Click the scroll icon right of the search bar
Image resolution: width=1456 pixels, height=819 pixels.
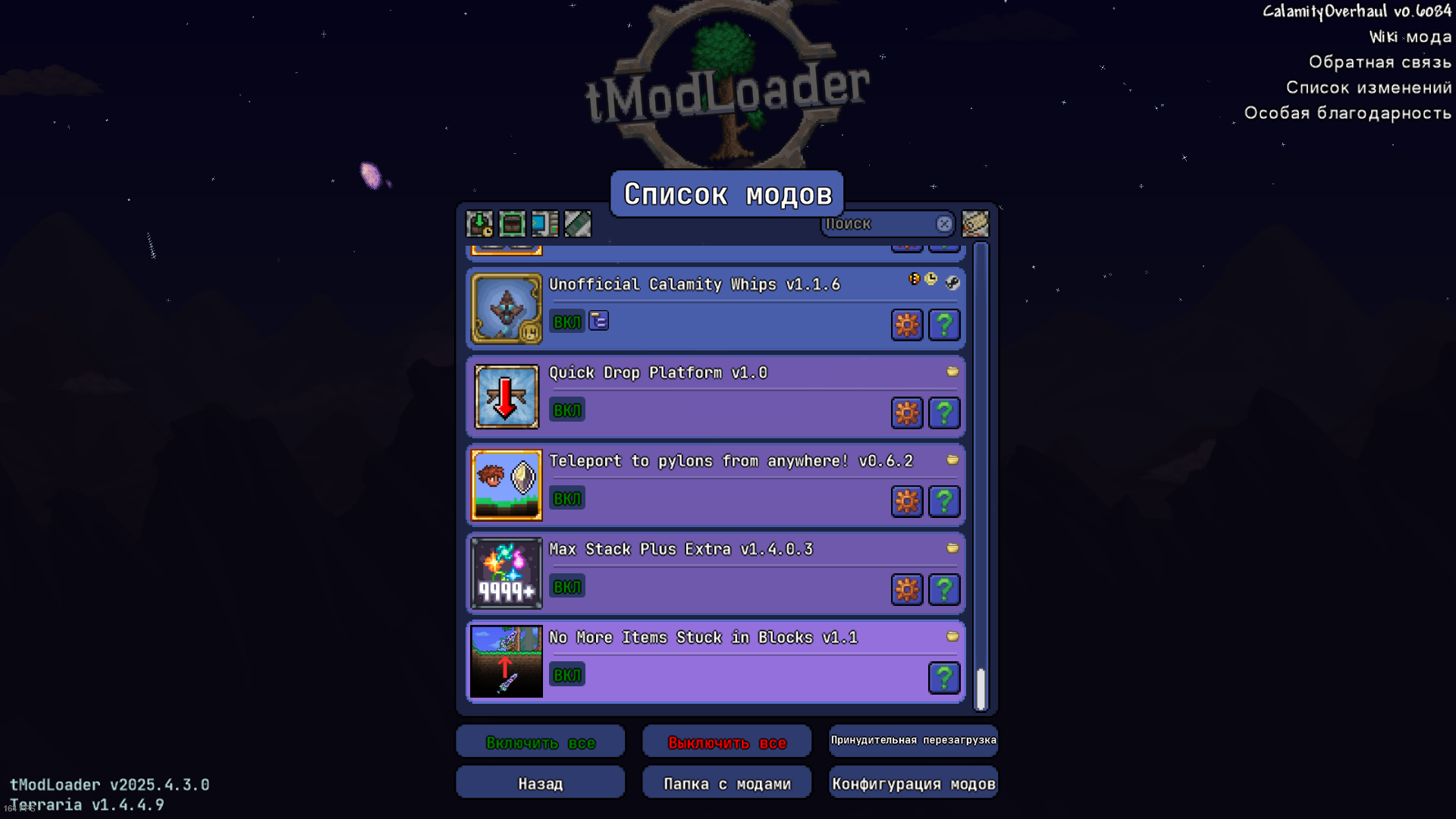(976, 224)
